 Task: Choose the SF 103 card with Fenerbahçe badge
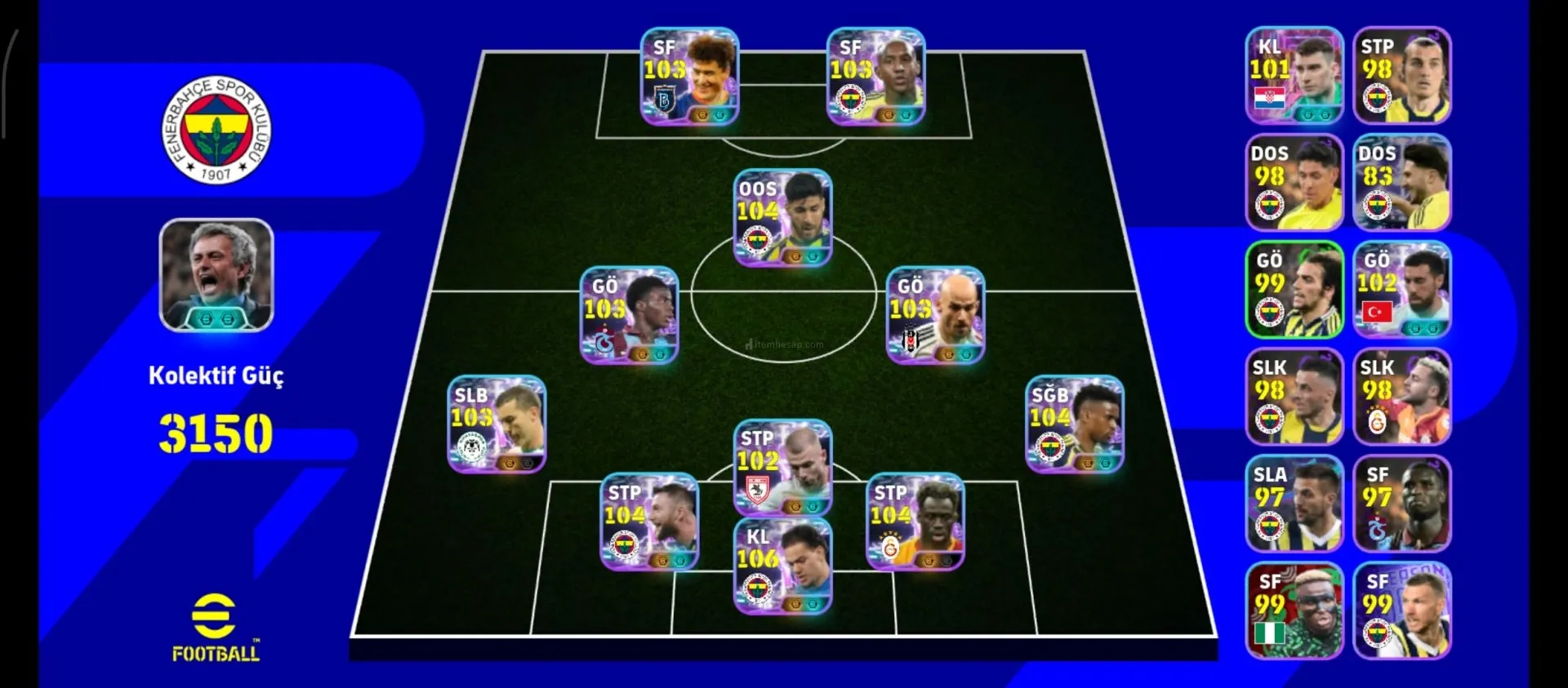[x=875, y=77]
